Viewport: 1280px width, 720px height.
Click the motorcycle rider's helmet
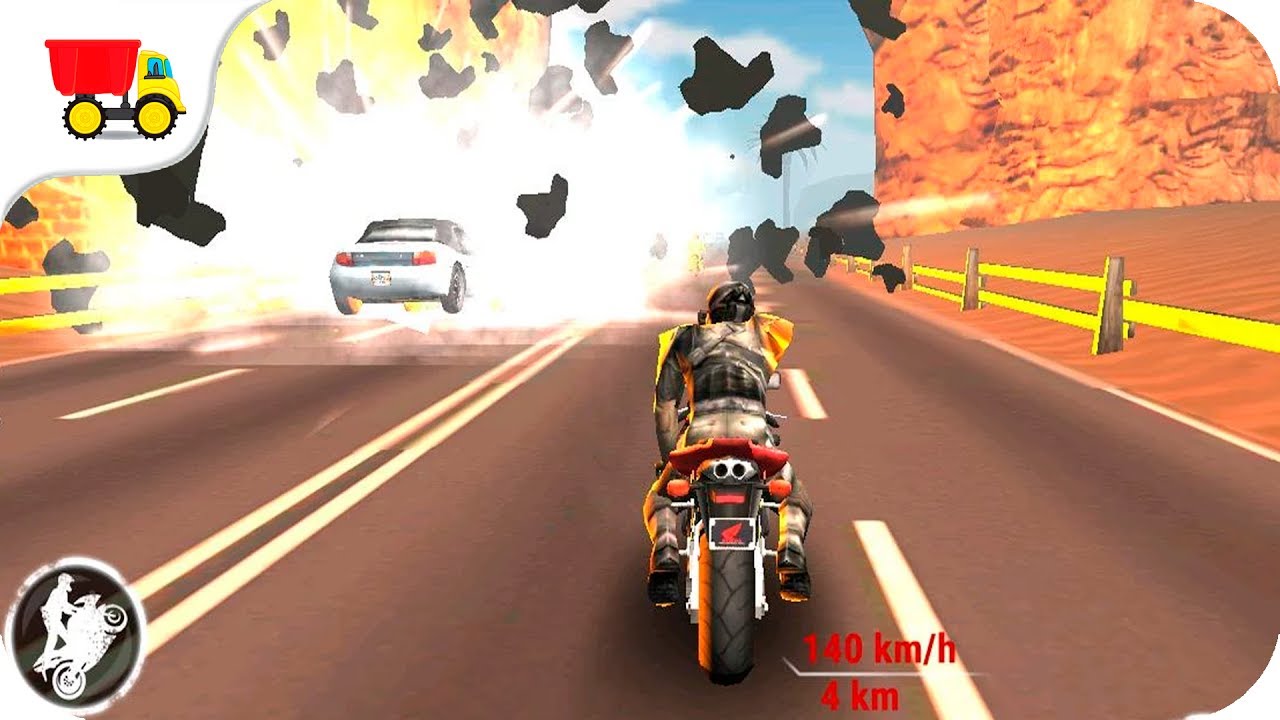[733, 300]
